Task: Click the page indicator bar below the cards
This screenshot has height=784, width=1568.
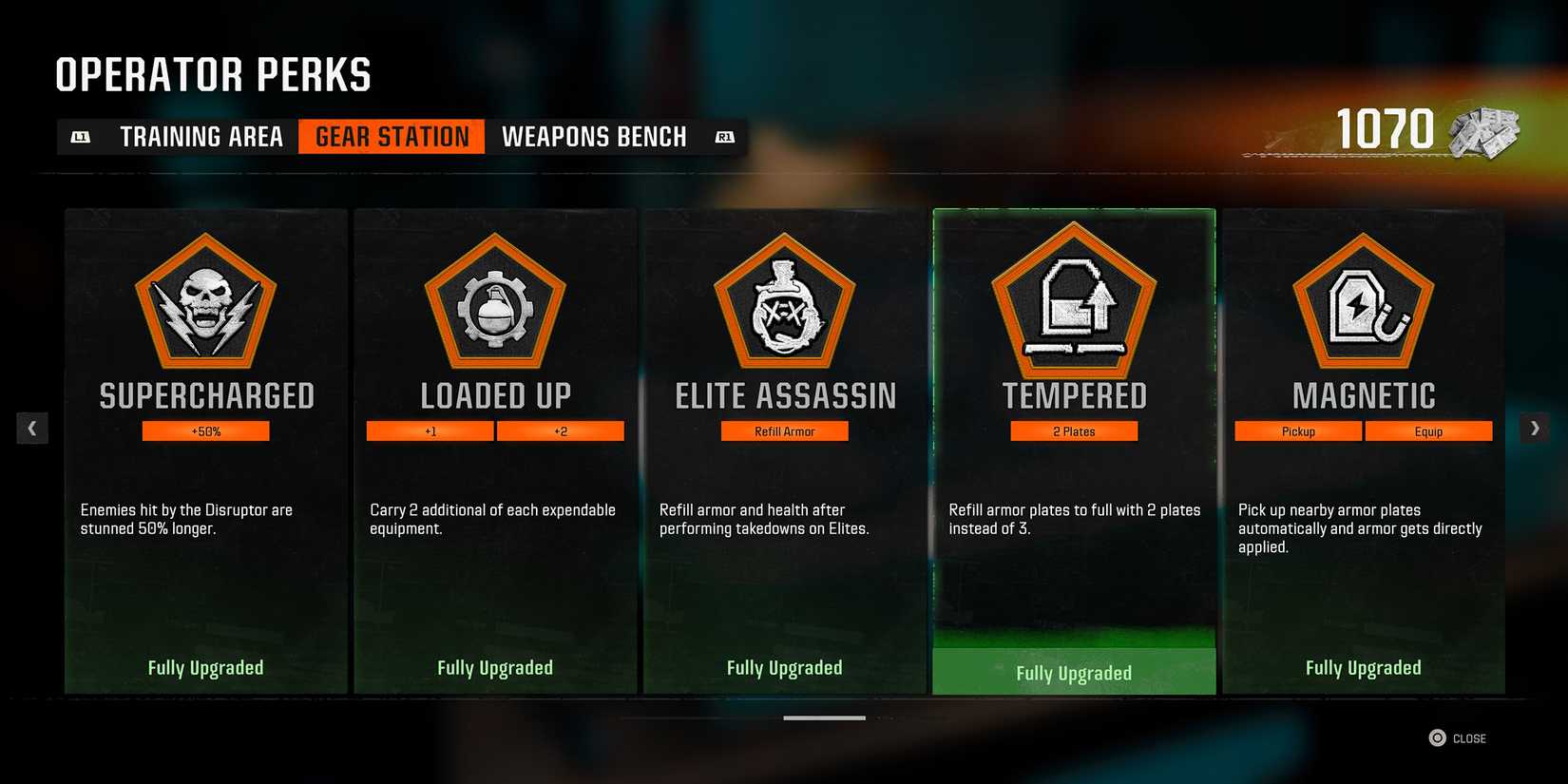Action: coord(824,719)
